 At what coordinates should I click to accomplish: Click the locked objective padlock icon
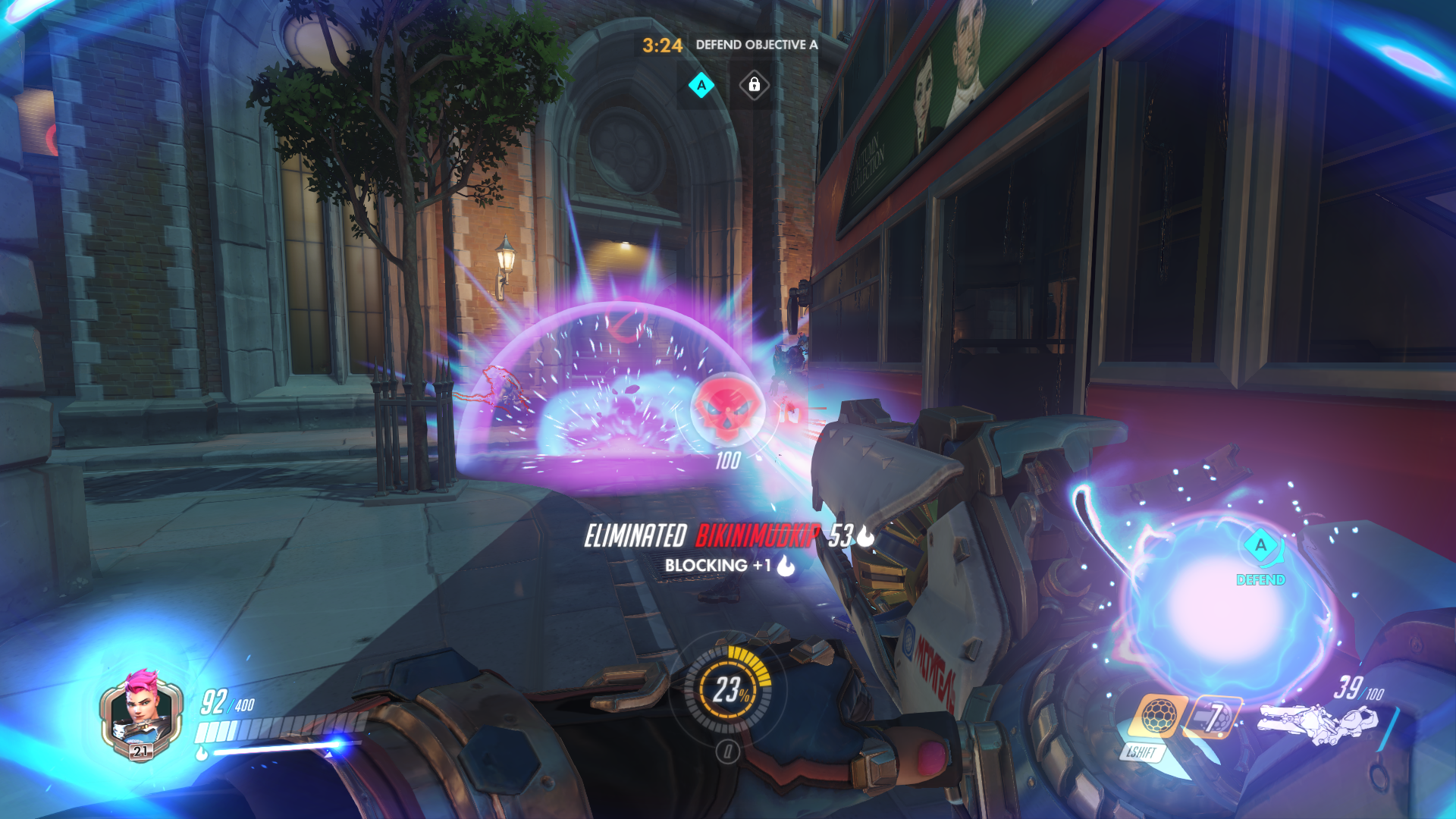pos(754,85)
